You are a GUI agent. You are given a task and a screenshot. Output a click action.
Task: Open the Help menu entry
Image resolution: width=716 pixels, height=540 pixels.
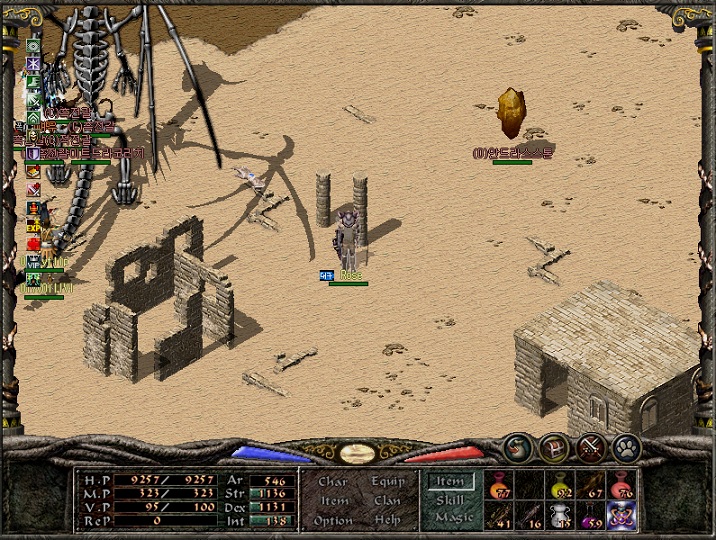(x=388, y=520)
